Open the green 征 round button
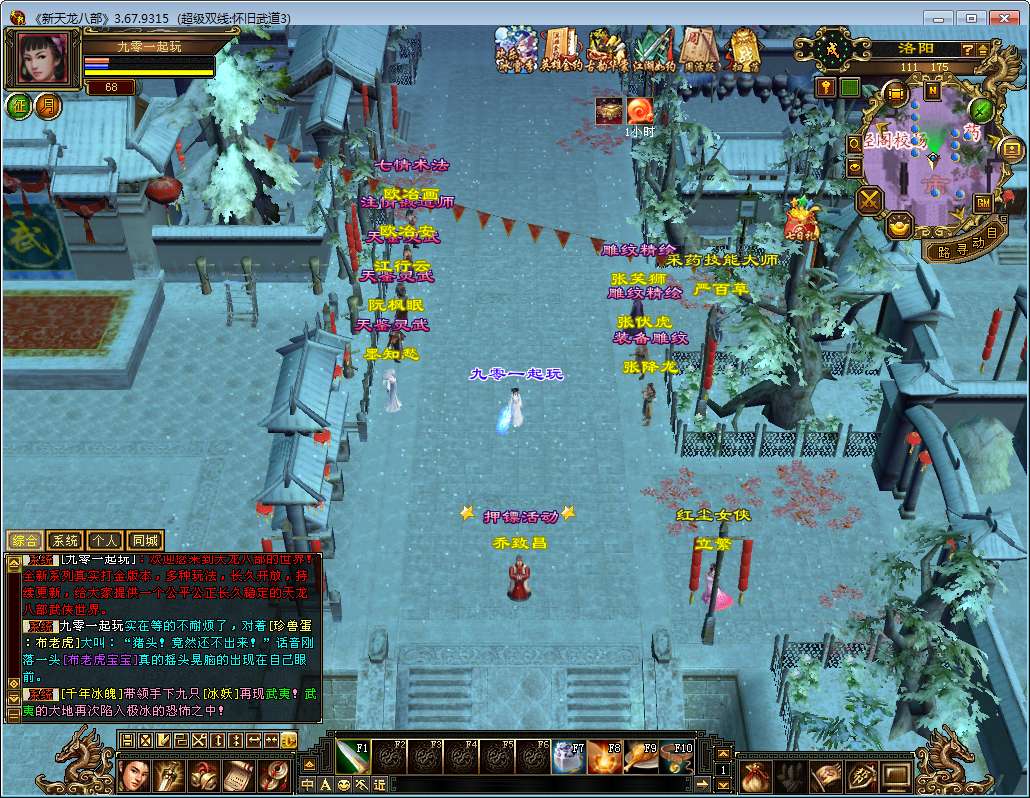The image size is (1030, 798). (x=19, y=106)
